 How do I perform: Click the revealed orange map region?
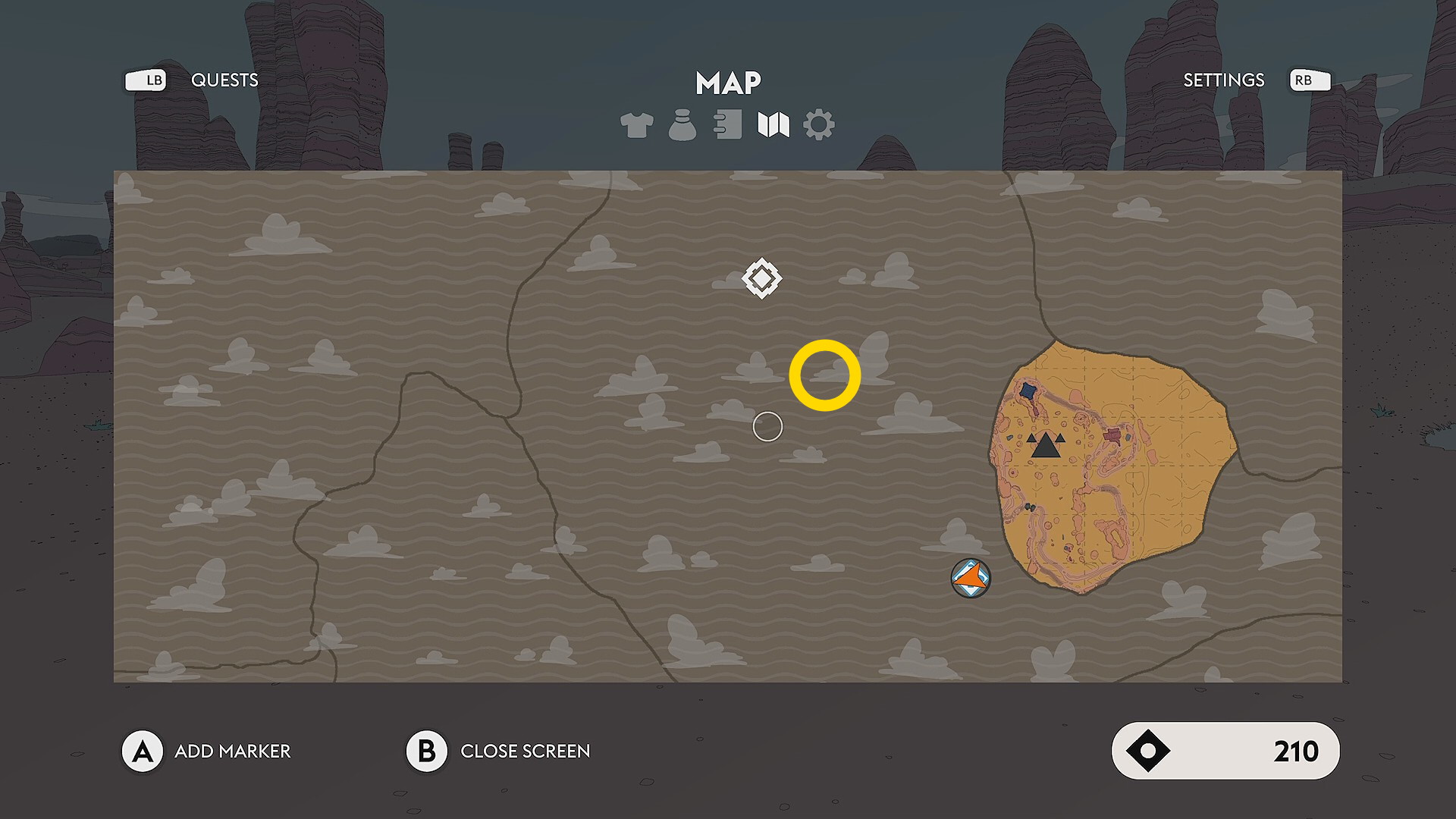(1160, 485)
